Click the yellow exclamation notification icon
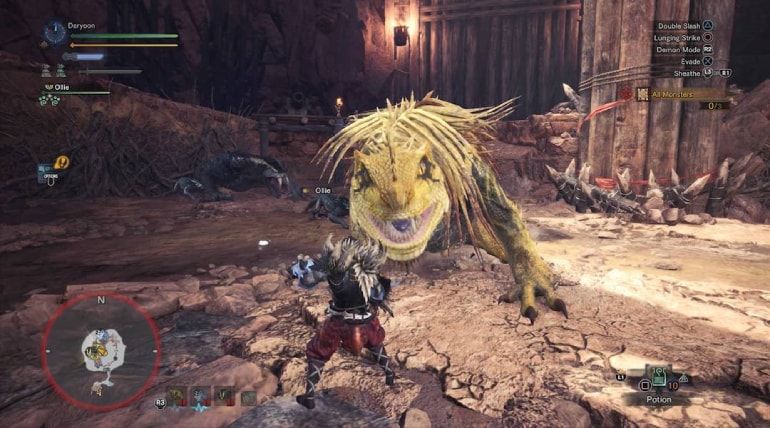 [62, 162]
